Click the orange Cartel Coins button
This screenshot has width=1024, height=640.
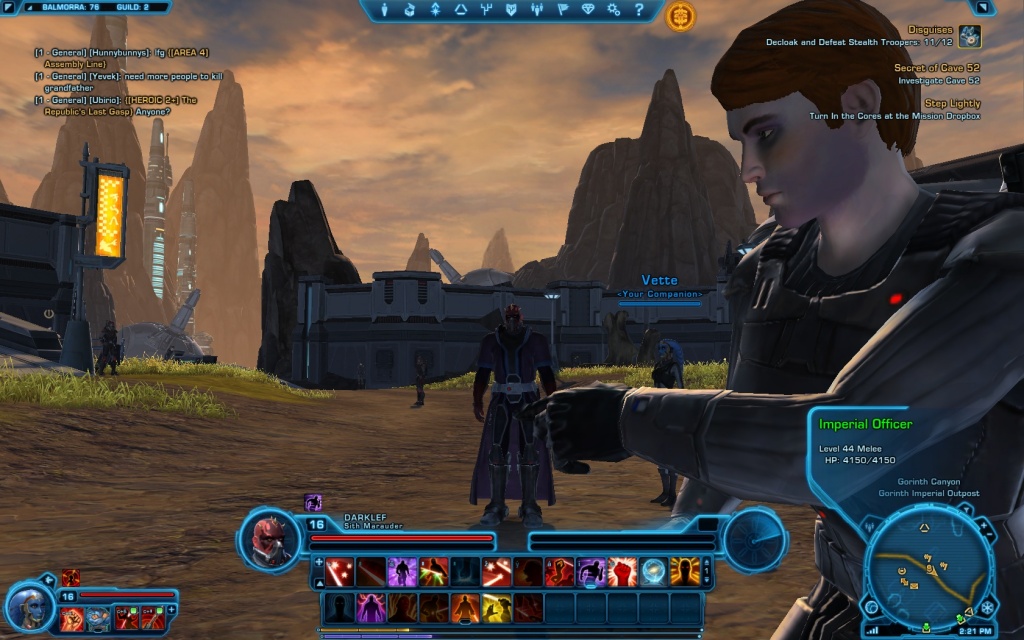[x=681, y=15]
